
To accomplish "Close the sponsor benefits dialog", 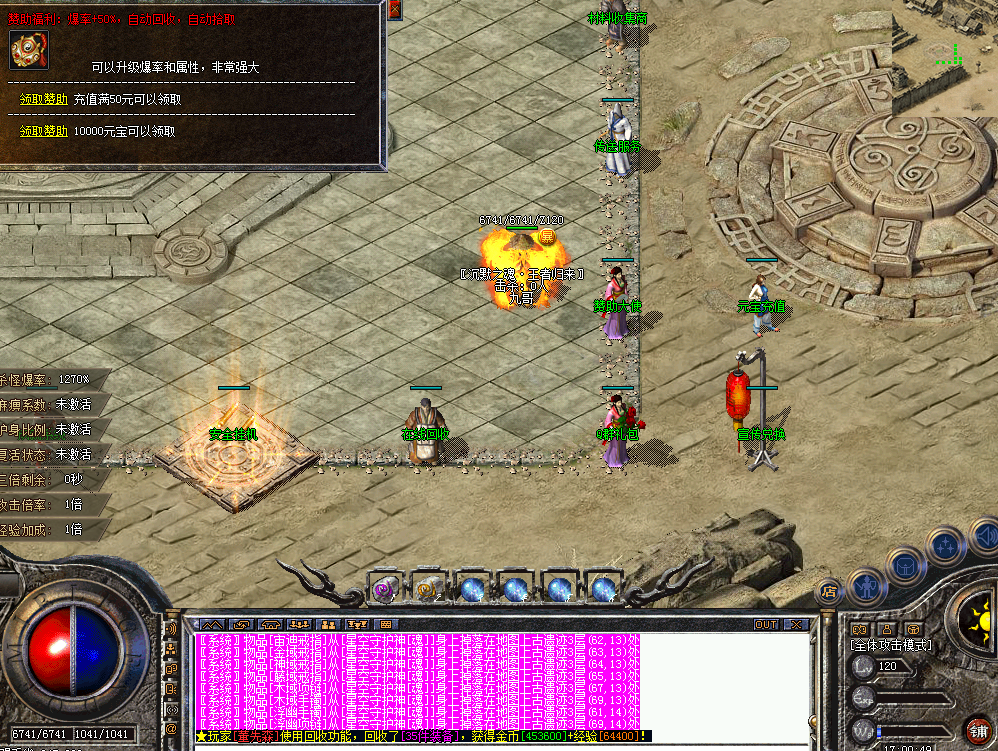I will (394, 10).
